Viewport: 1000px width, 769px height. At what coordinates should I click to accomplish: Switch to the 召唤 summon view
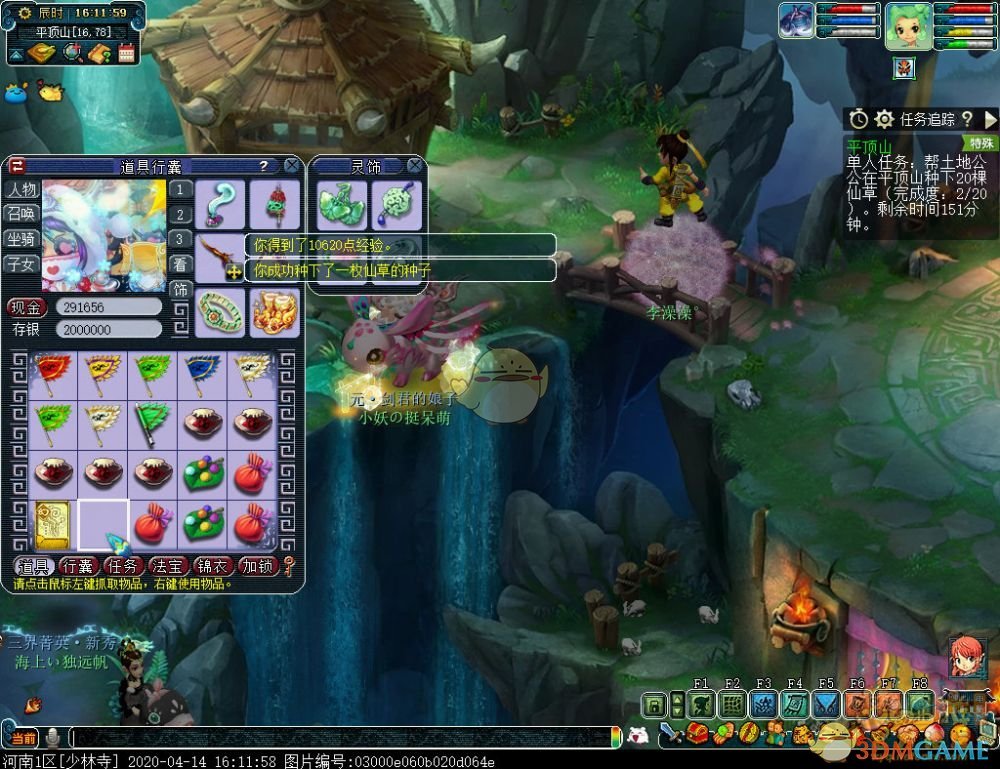21,213
